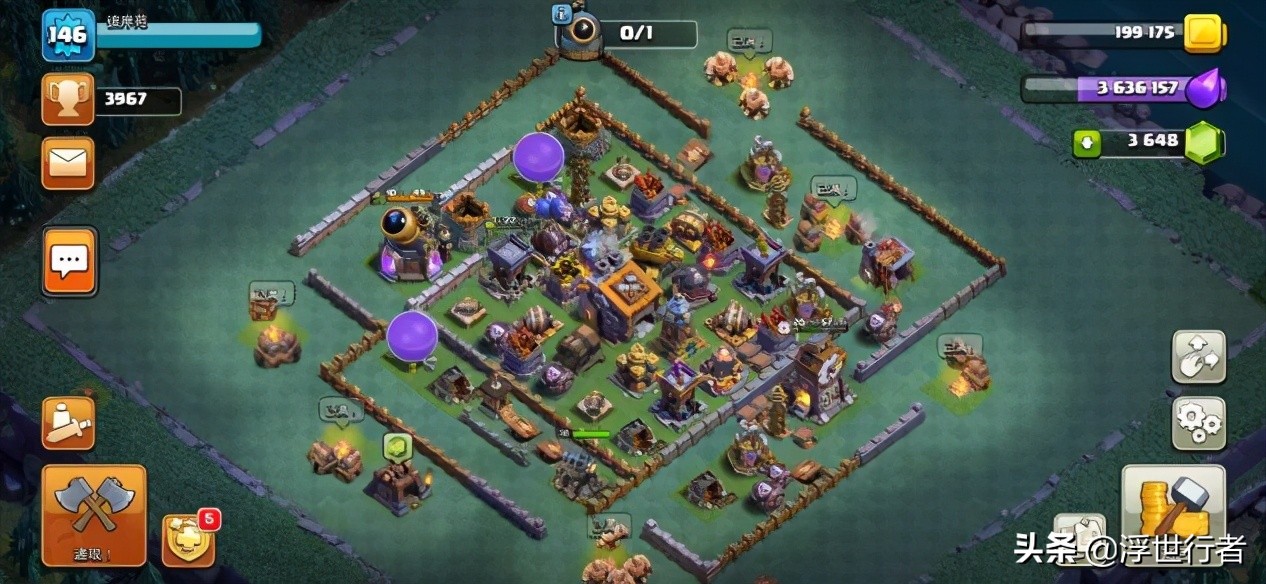Open the gold shield icon with 5 notifications
Image resolution: width=1266 pixels, height=584 pixels.
(x=188, y=540)
